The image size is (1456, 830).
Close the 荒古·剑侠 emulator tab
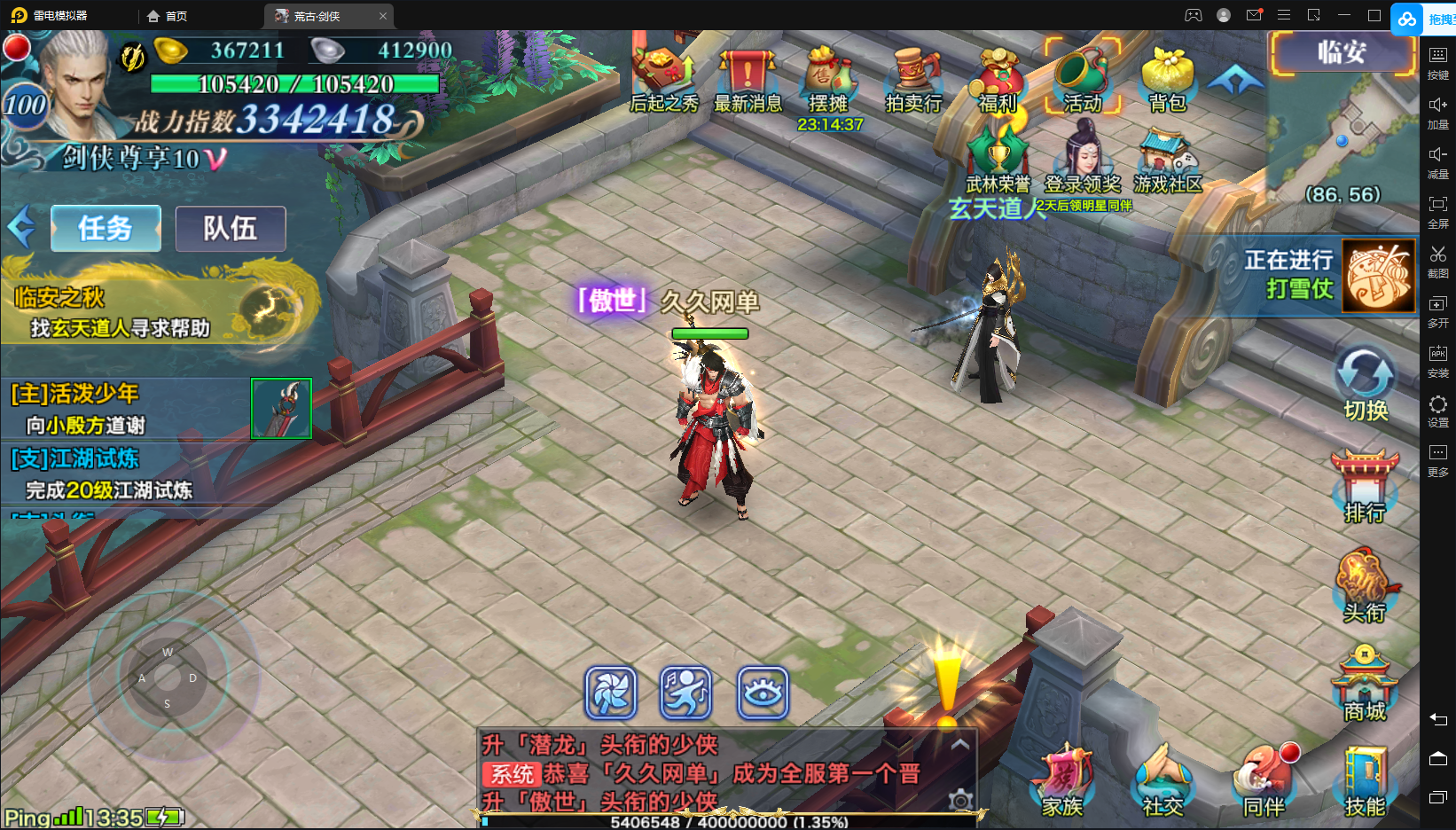click(x=383, y=16)
